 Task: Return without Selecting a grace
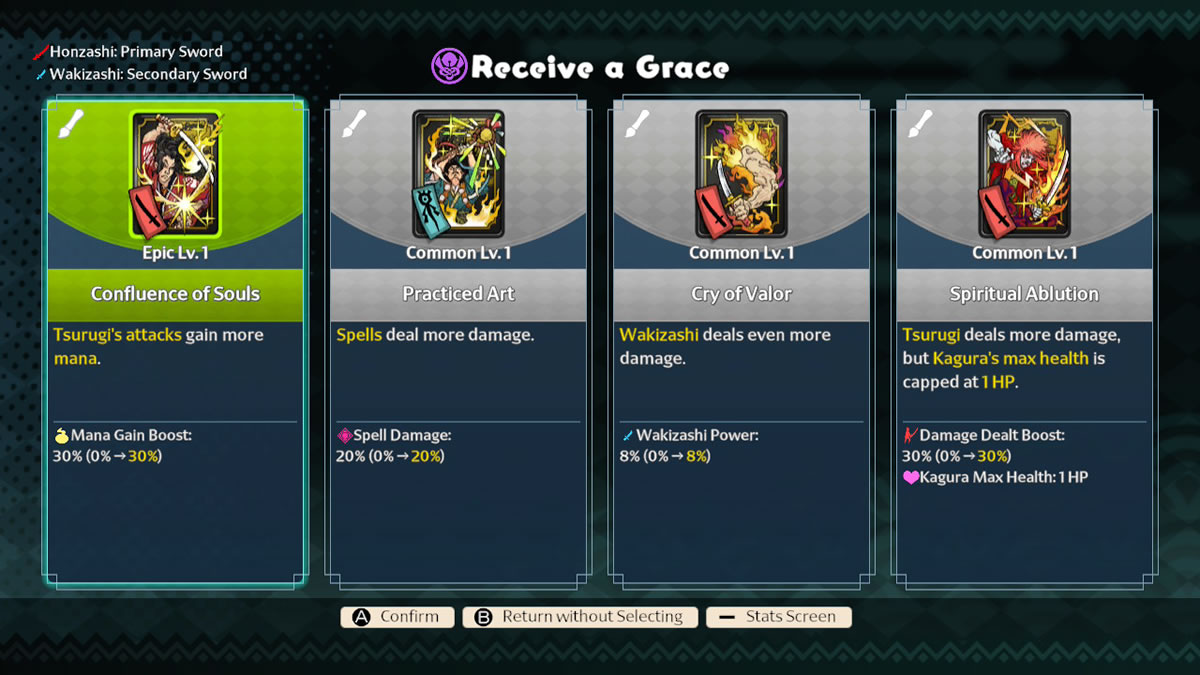click(580, 617)
